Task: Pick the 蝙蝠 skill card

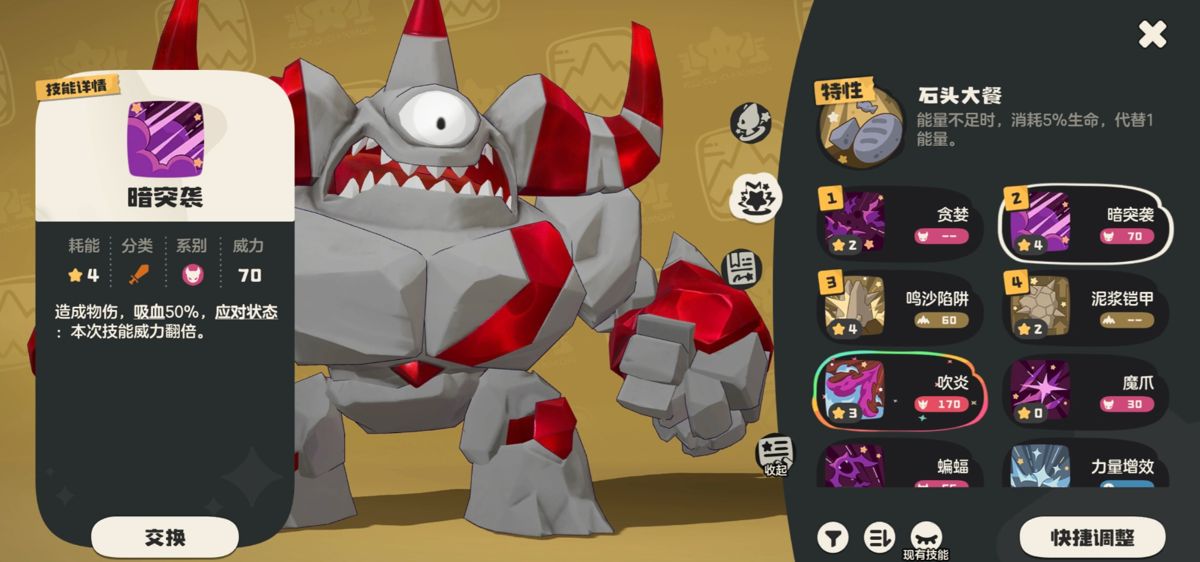Action: [900, 467]
